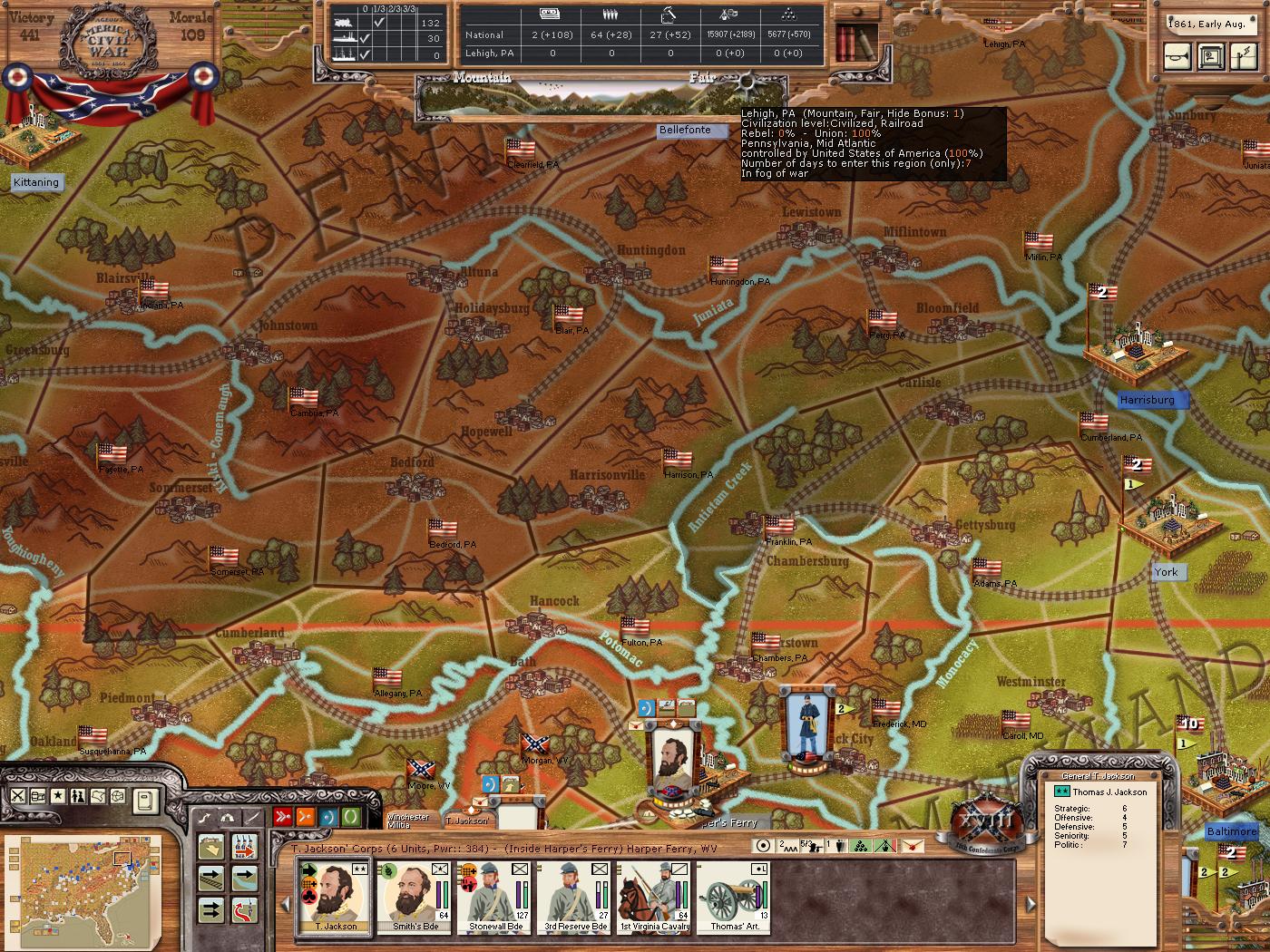1270x952 pixels.
Task: Activate the crossed sabers map filter
Action: [x=18, y=796]
